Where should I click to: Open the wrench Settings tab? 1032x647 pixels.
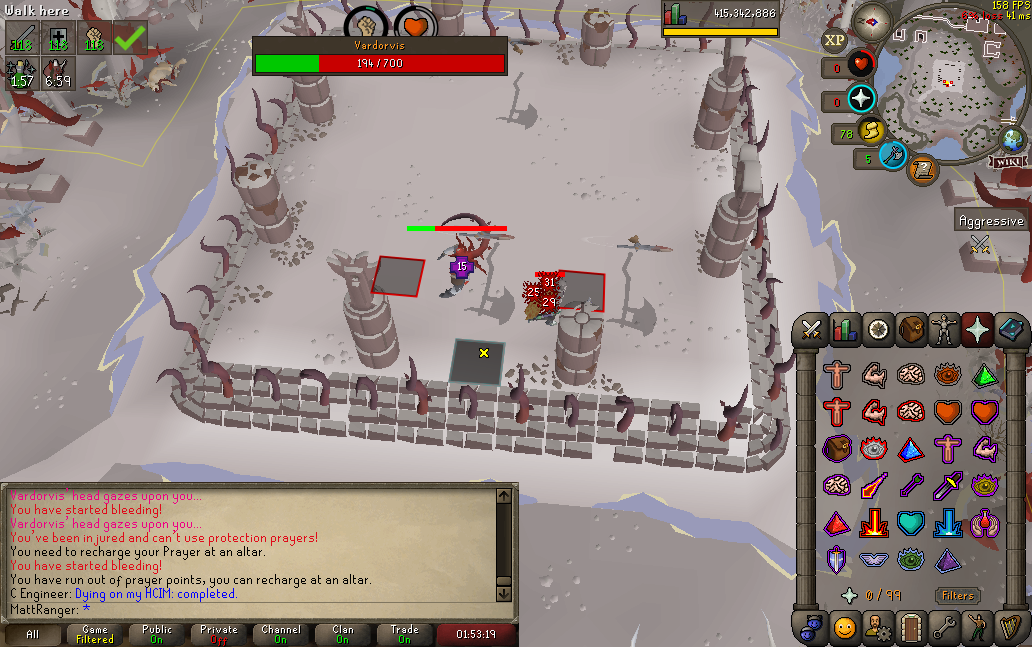click(944, 628)
